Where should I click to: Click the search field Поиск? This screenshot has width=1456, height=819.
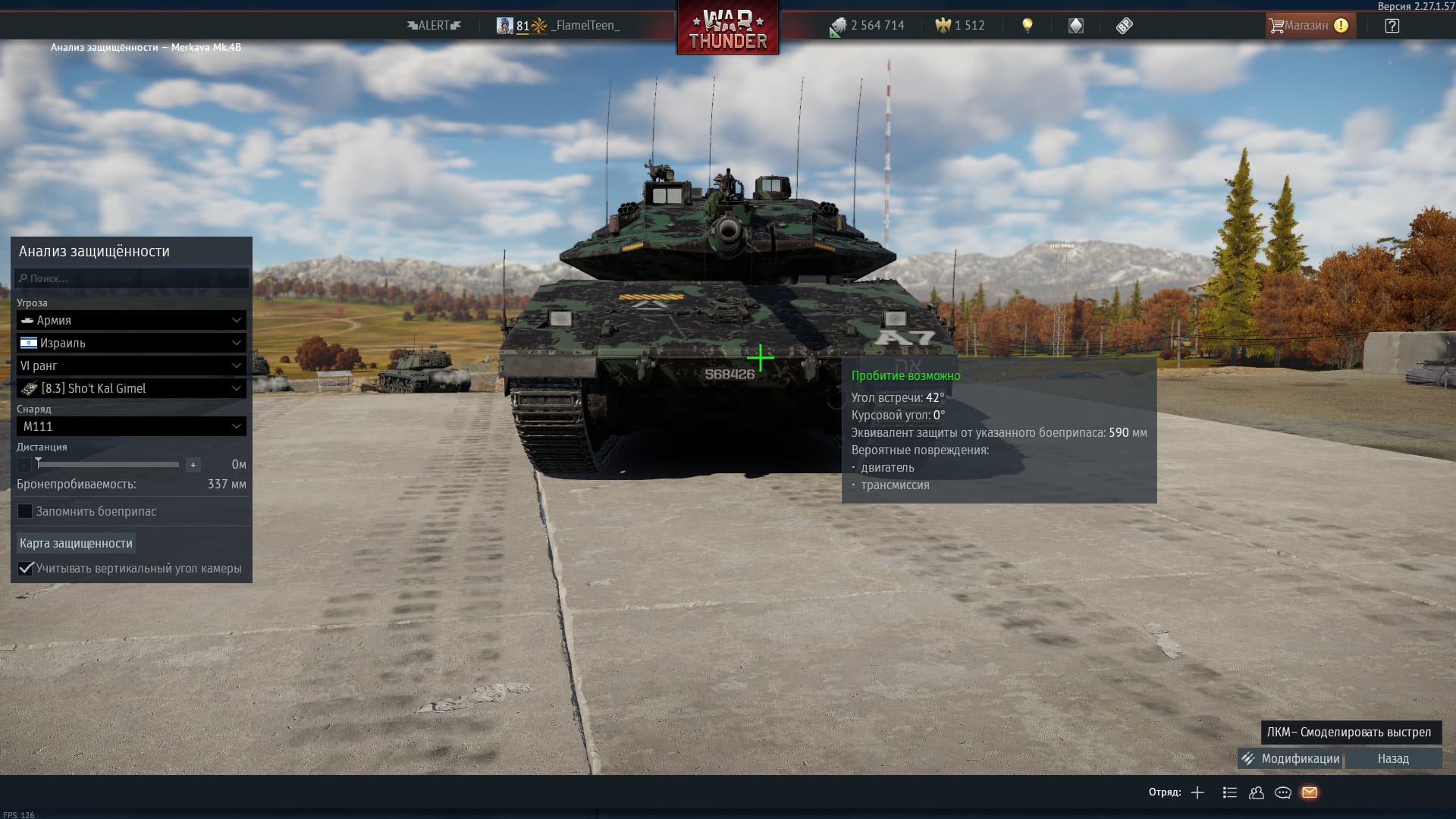pos(132,278)
